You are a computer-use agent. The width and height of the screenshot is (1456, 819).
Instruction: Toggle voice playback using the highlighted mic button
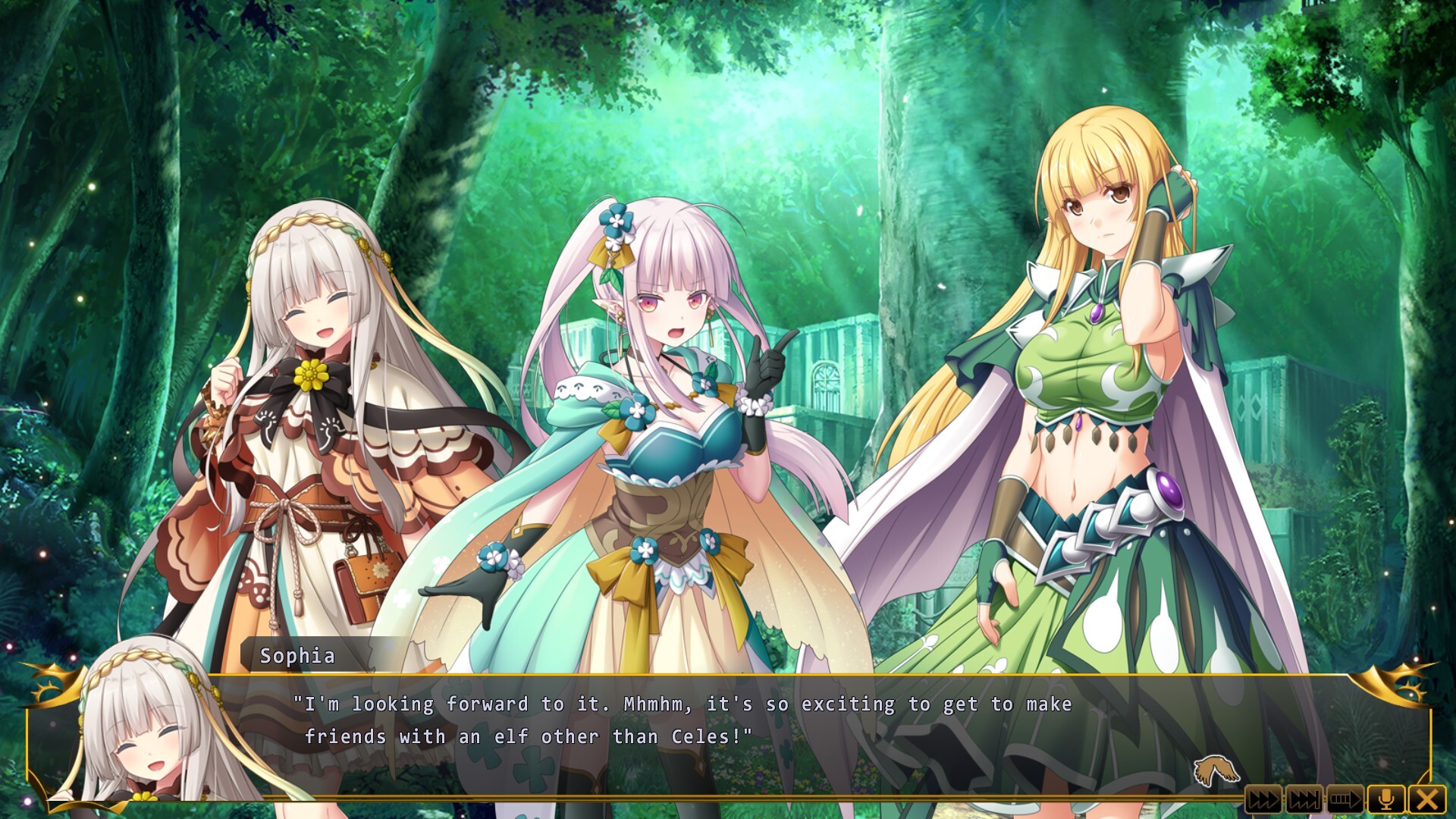[x=1388, y=800]
